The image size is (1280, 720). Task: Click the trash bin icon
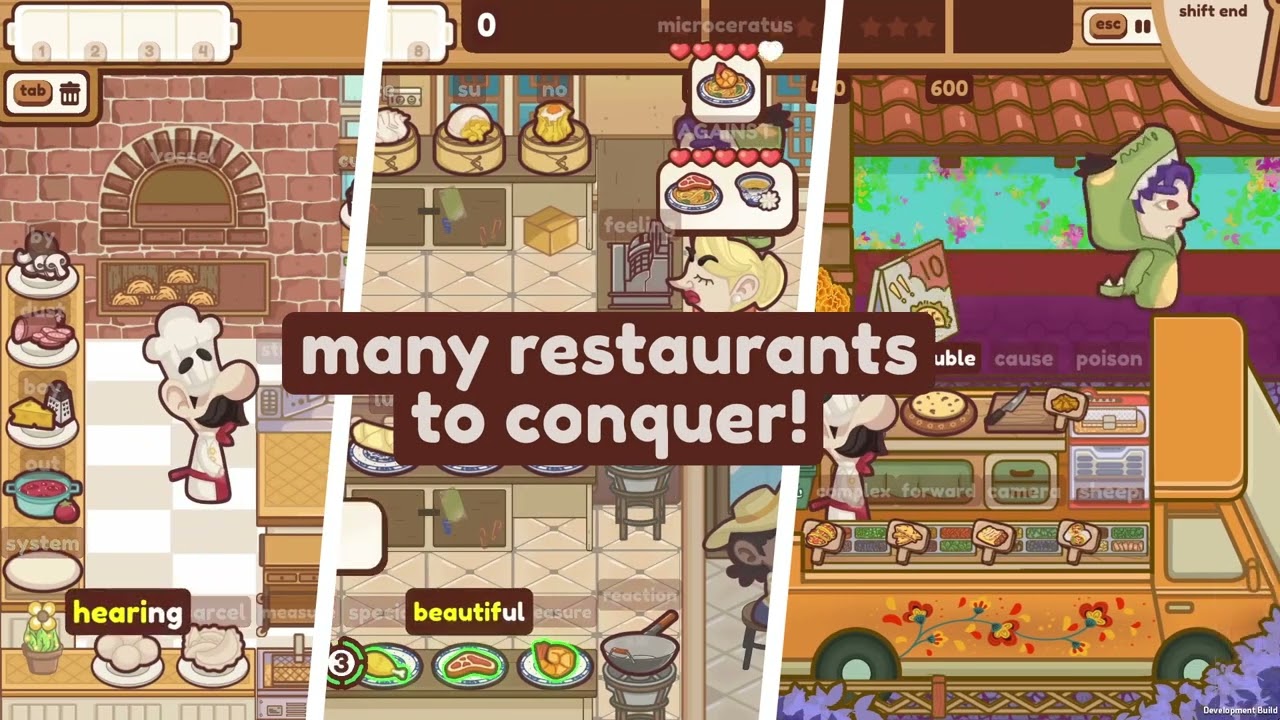pyautogui.click(x=70, y=94)
